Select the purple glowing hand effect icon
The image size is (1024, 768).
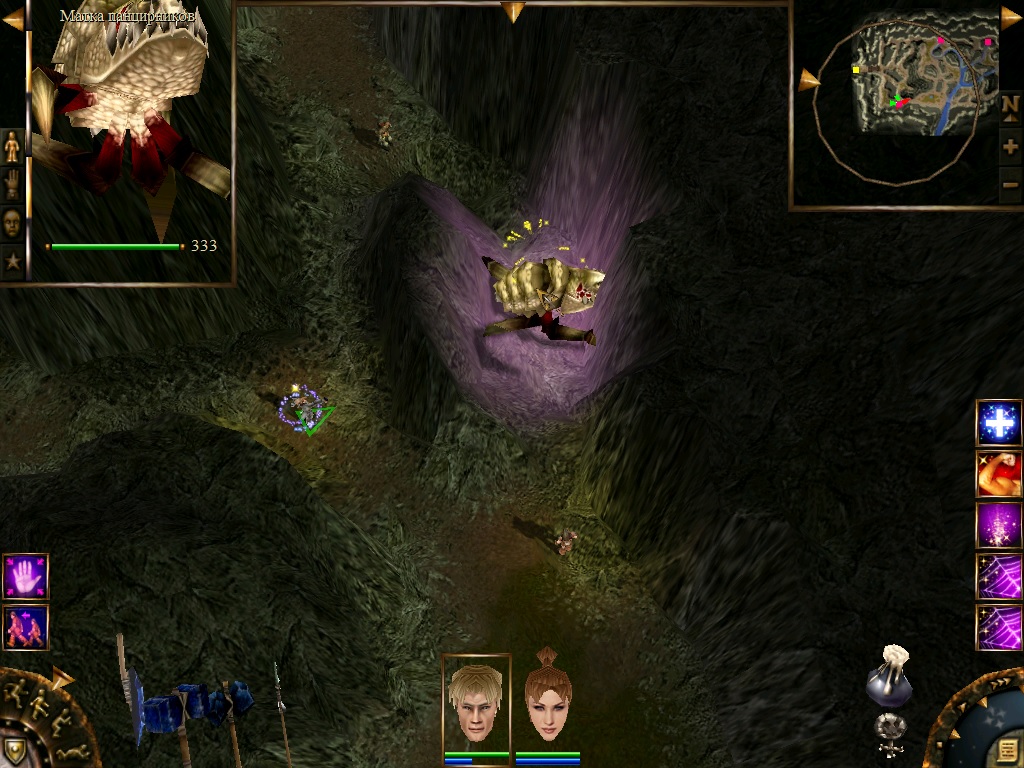click(x=25, y=577)
